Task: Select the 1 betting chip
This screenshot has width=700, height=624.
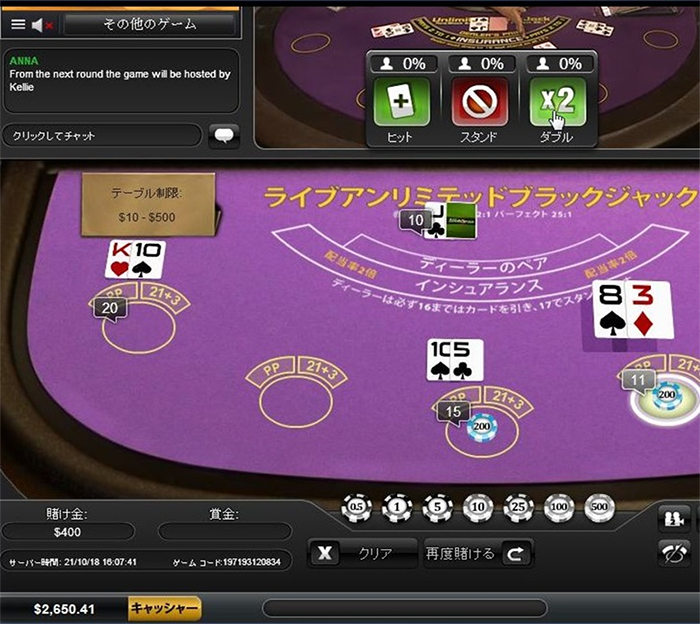Action: click(x=397, y=508)
